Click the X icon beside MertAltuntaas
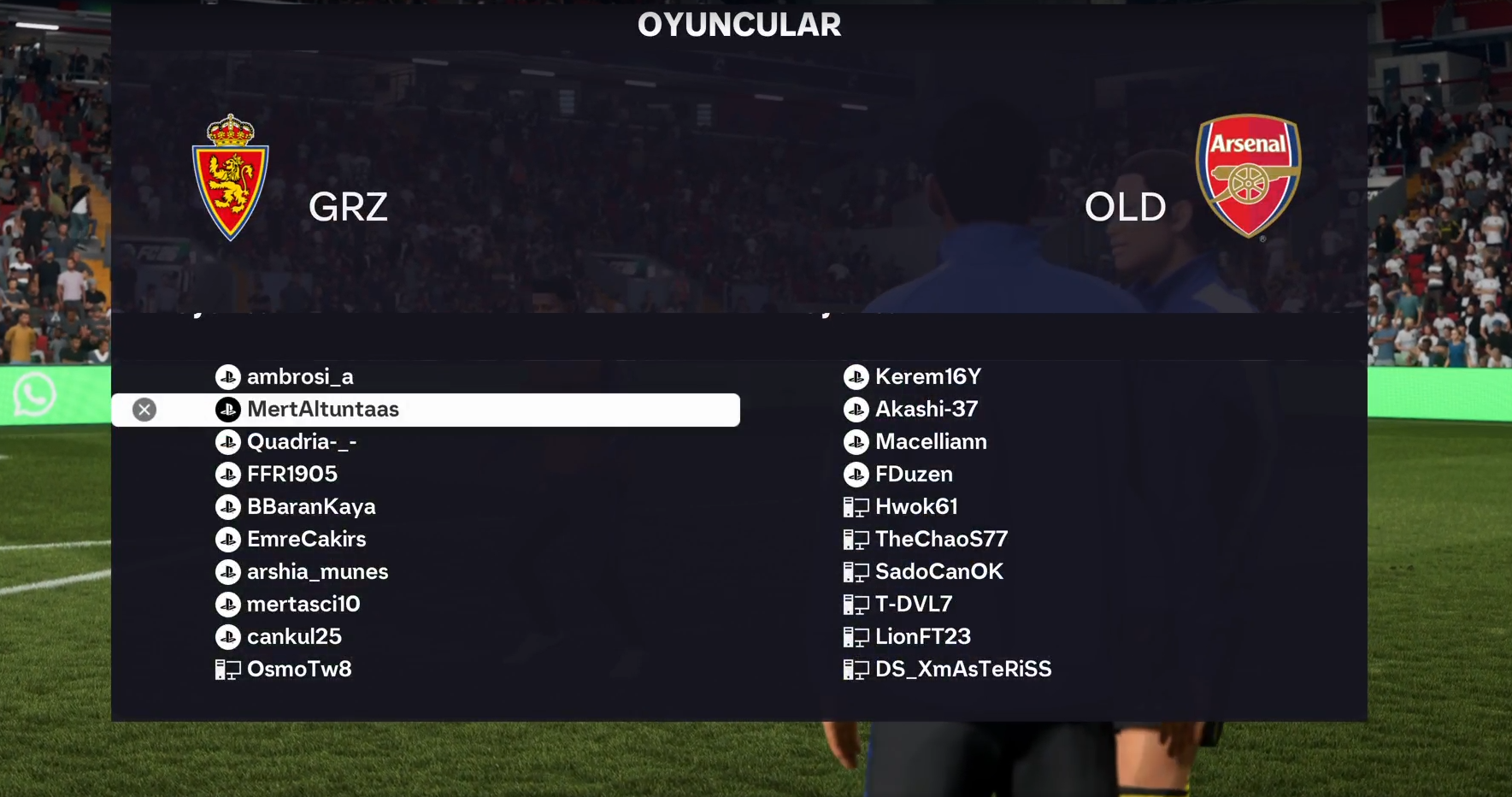 point(144,410)
